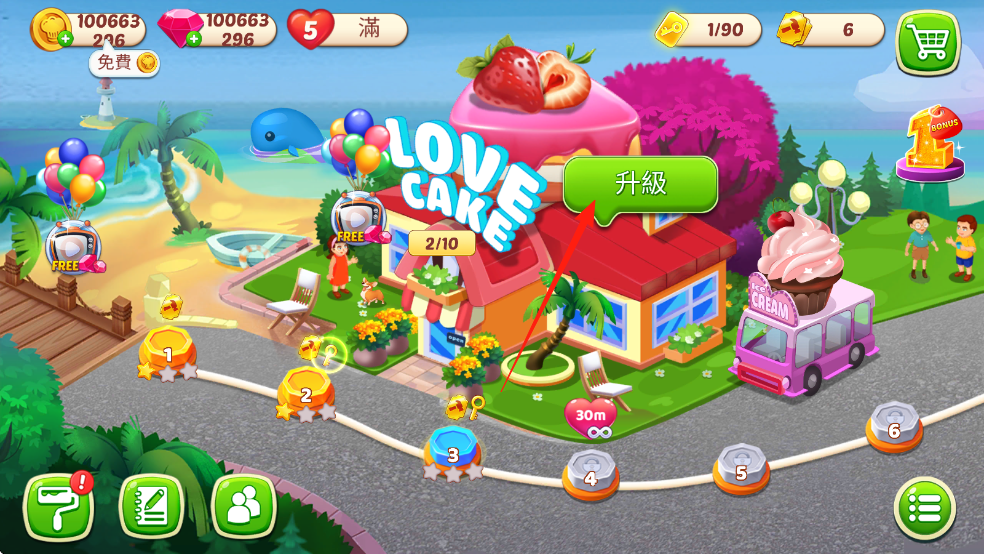This screenshot has width=984, height=554.
Task: Tap the 30m infinite hearts badge
Action: [590, 417]
